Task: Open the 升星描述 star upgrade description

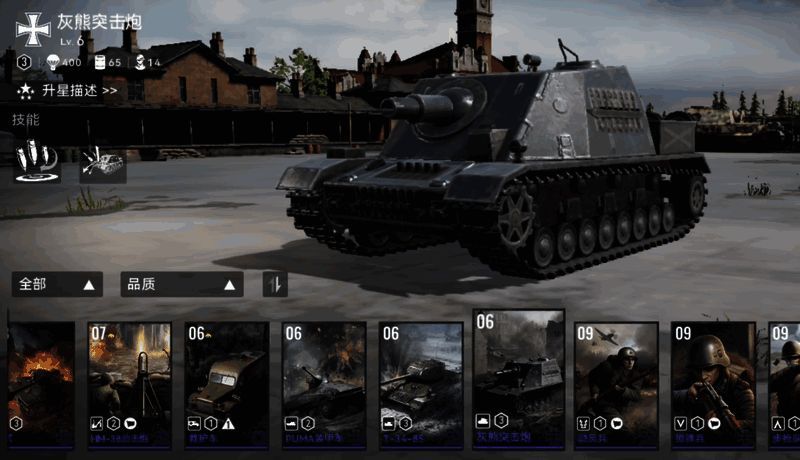Action: pos(68,91)
